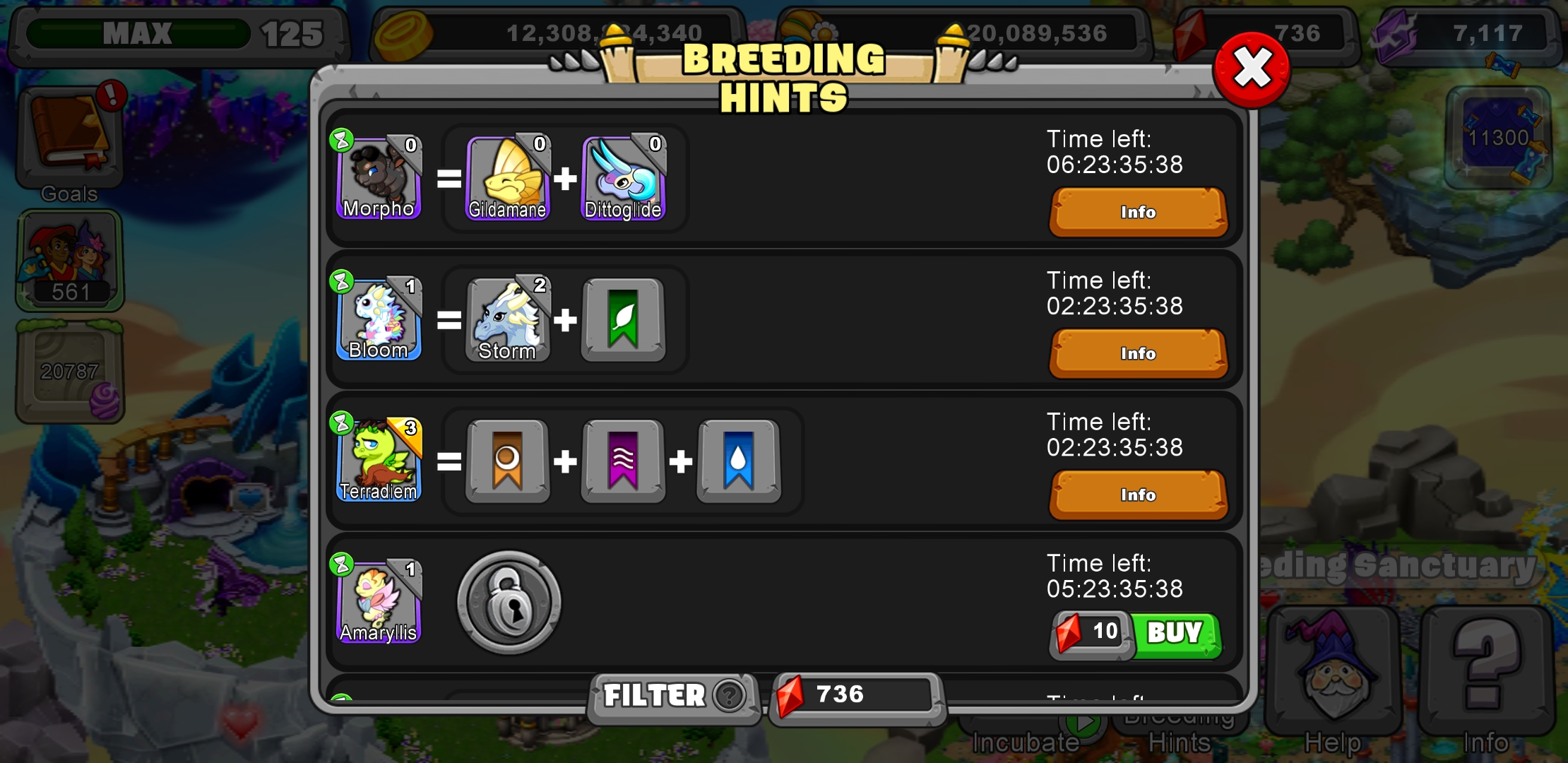Click the Storm dragon icon
This screenshot has width=1568, height=763.
click(x=507, y=319)
